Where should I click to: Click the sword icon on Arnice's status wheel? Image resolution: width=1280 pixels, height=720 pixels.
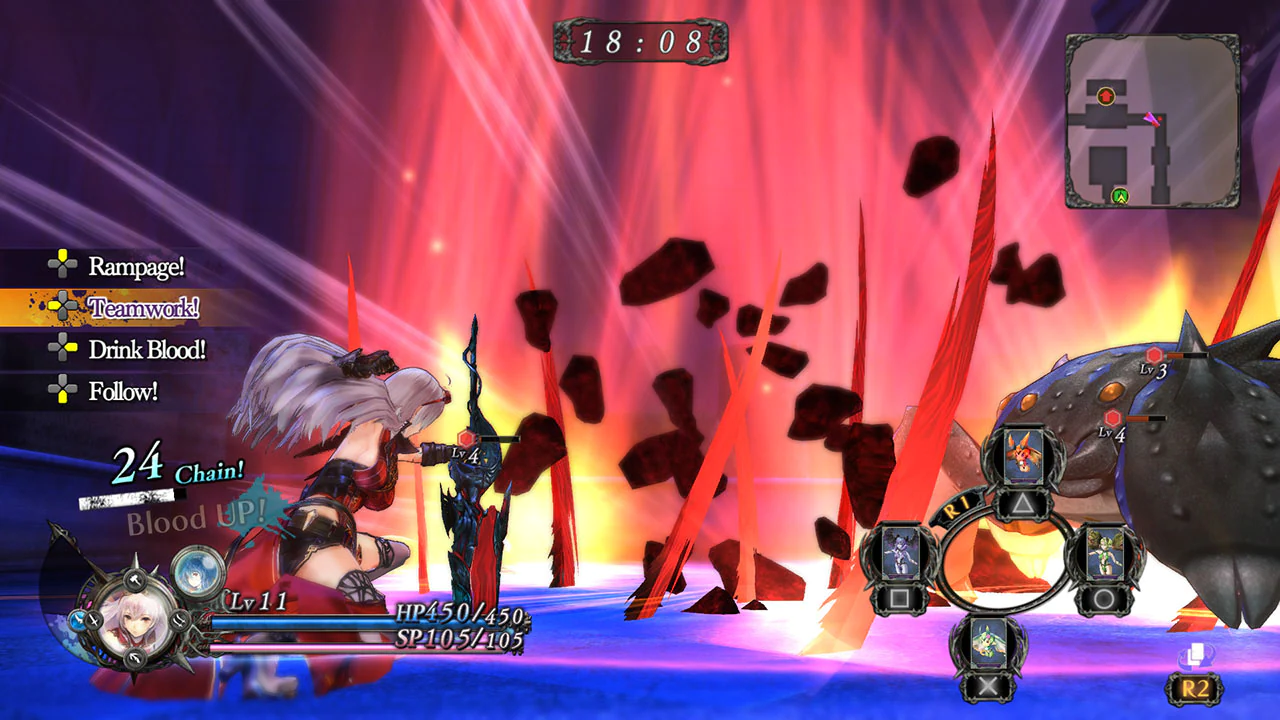click(95, 620)
